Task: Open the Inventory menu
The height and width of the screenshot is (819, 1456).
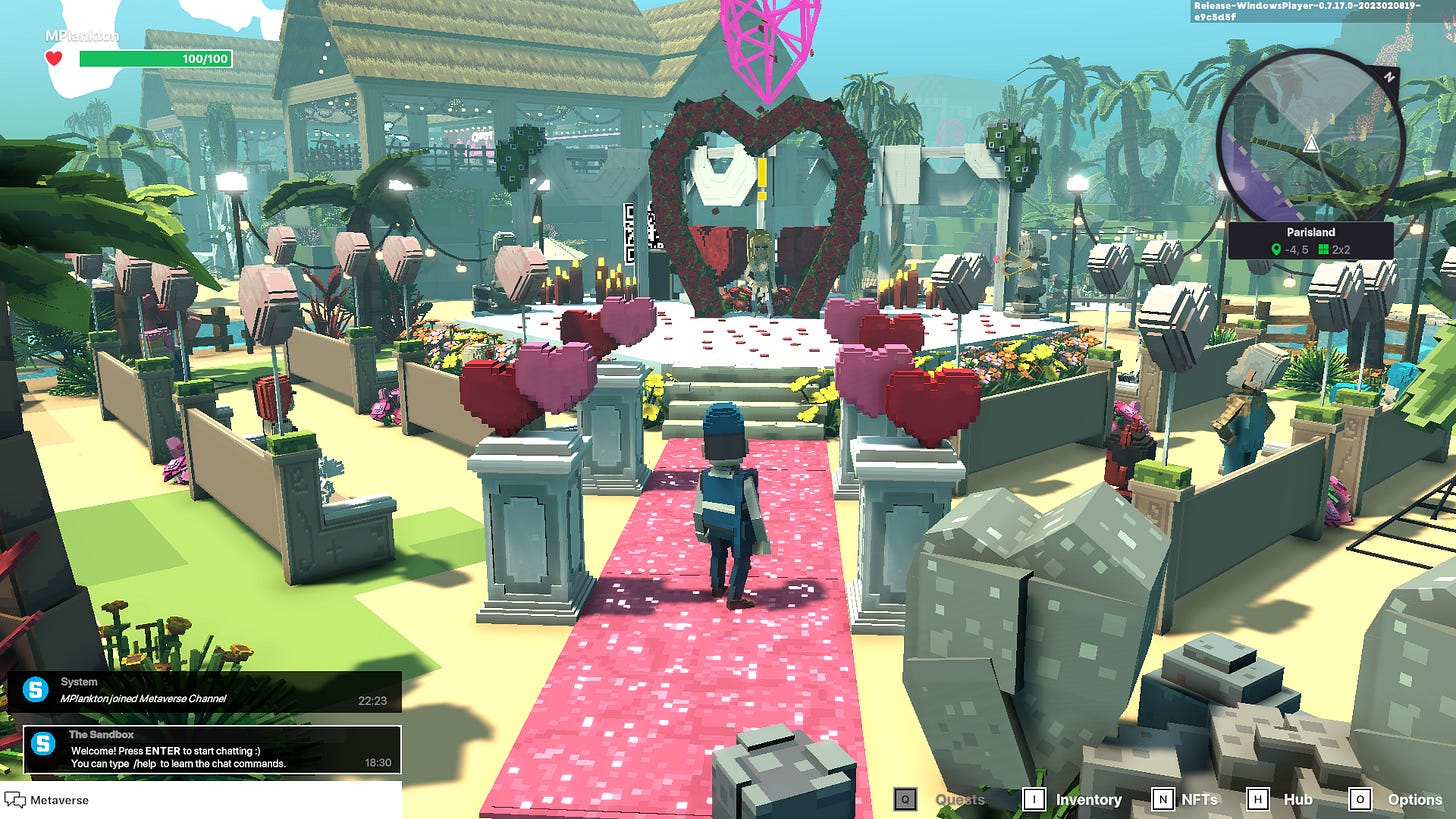Action: pos(1088,799)
